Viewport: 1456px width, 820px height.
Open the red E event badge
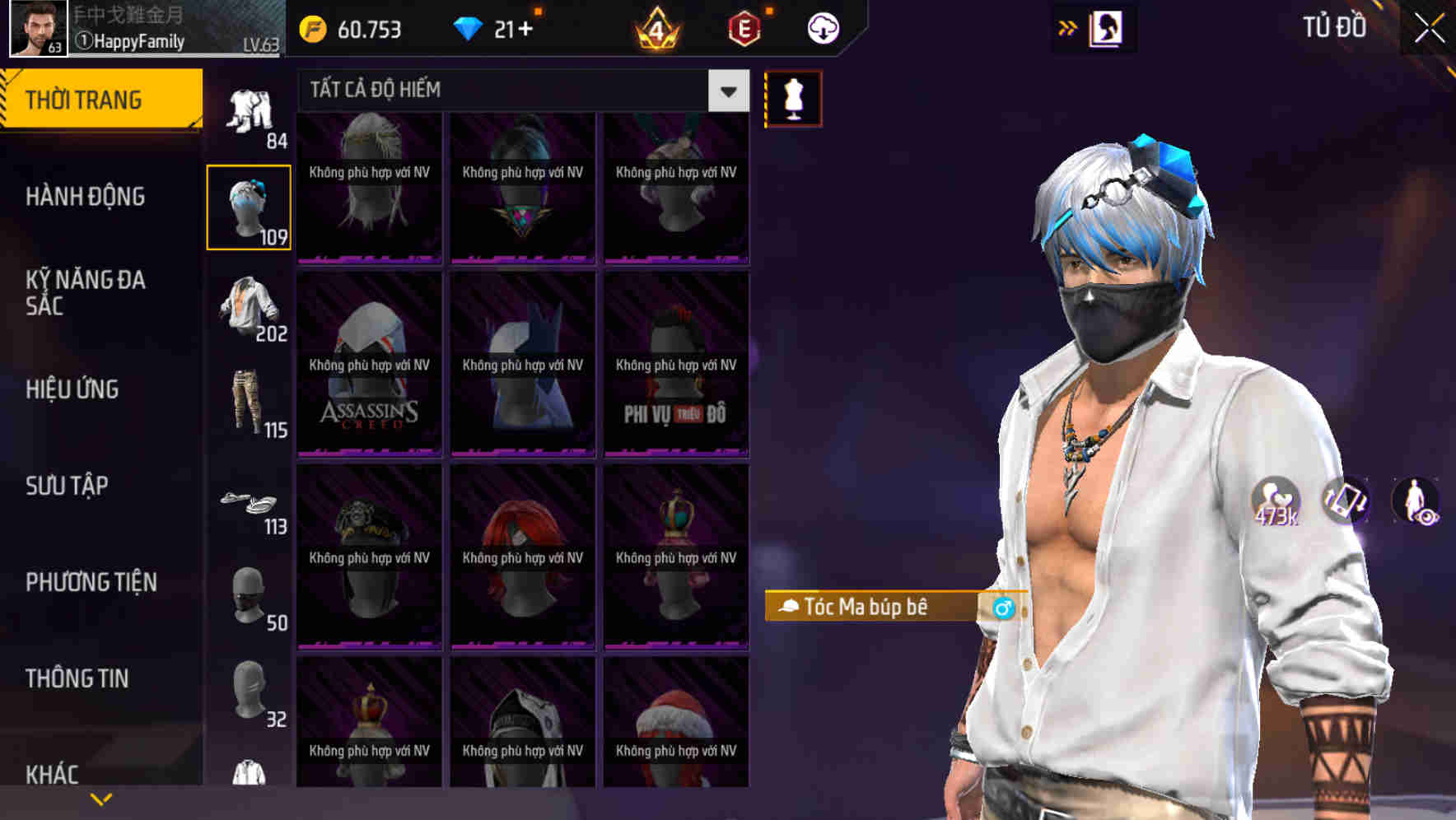(x=742, y=28)
